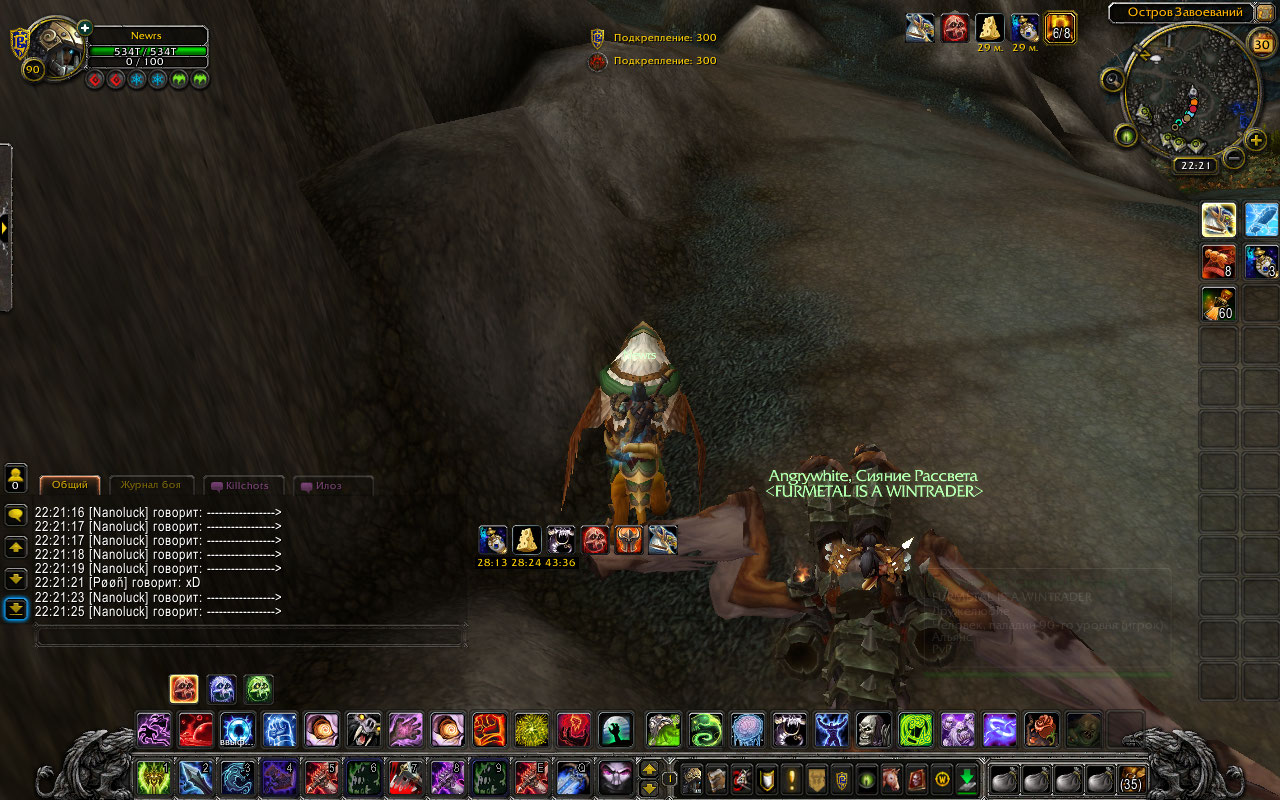
Task: Zoom in the minimap with plus button
Action: [x=1256, y=140]
